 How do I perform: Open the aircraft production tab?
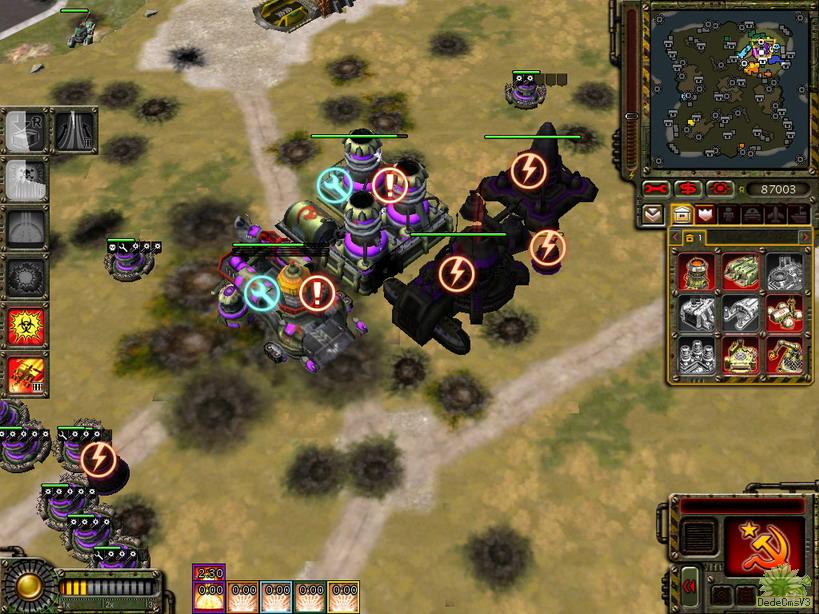click(775, 213)
